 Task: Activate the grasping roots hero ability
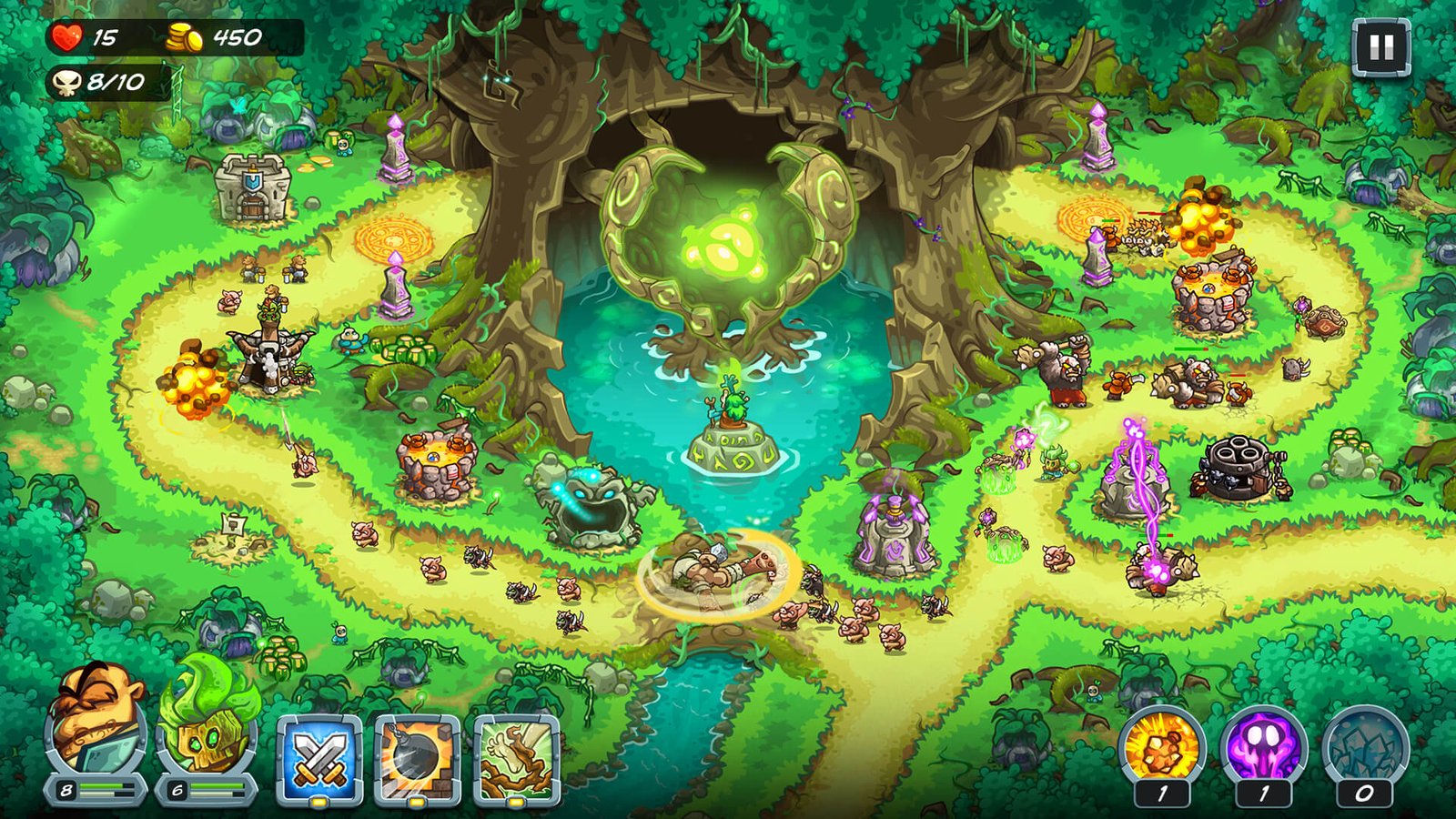tap(516, 760)
